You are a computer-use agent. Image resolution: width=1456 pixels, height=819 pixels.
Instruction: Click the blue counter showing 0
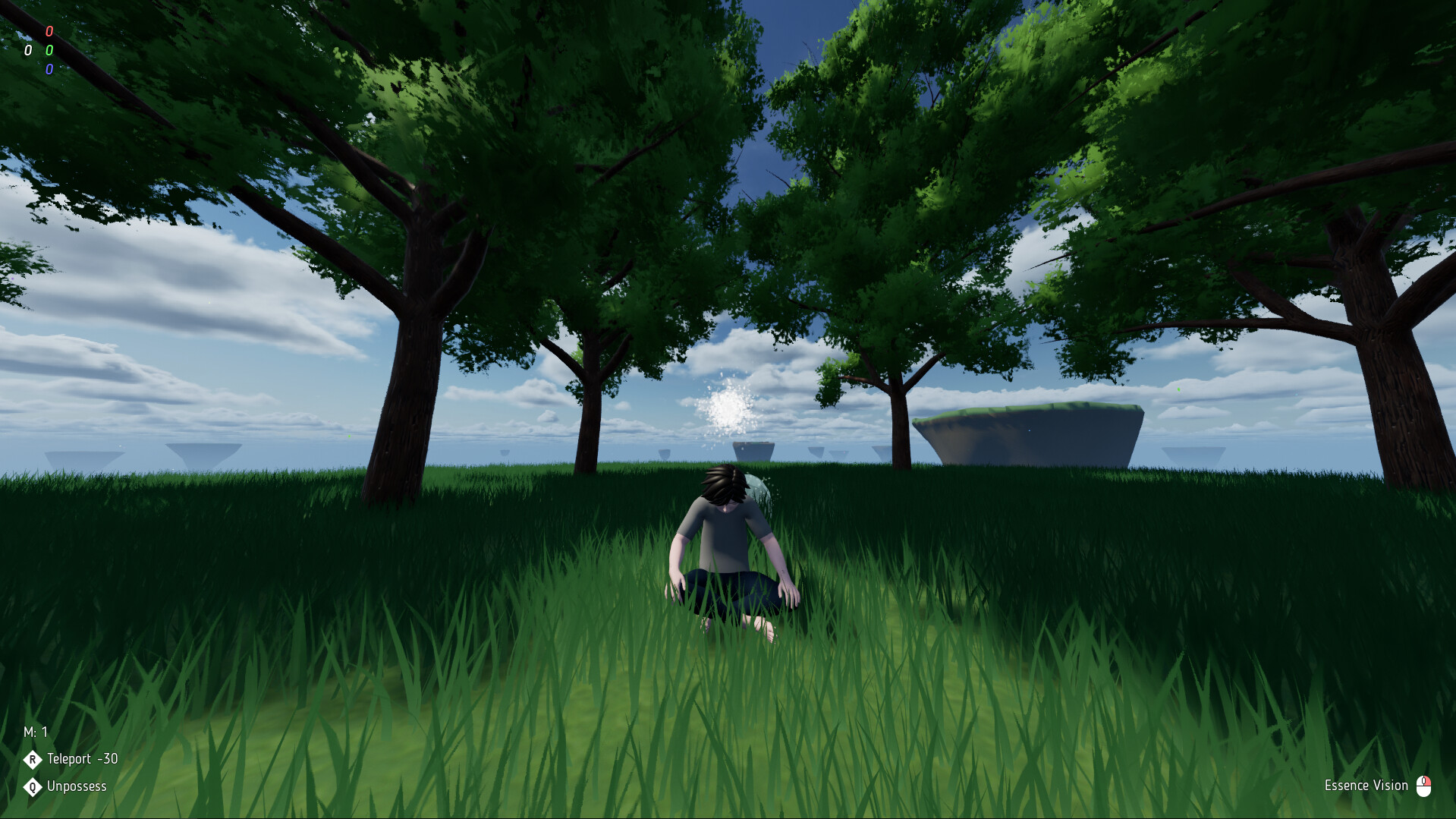click(x=49, y=70)
